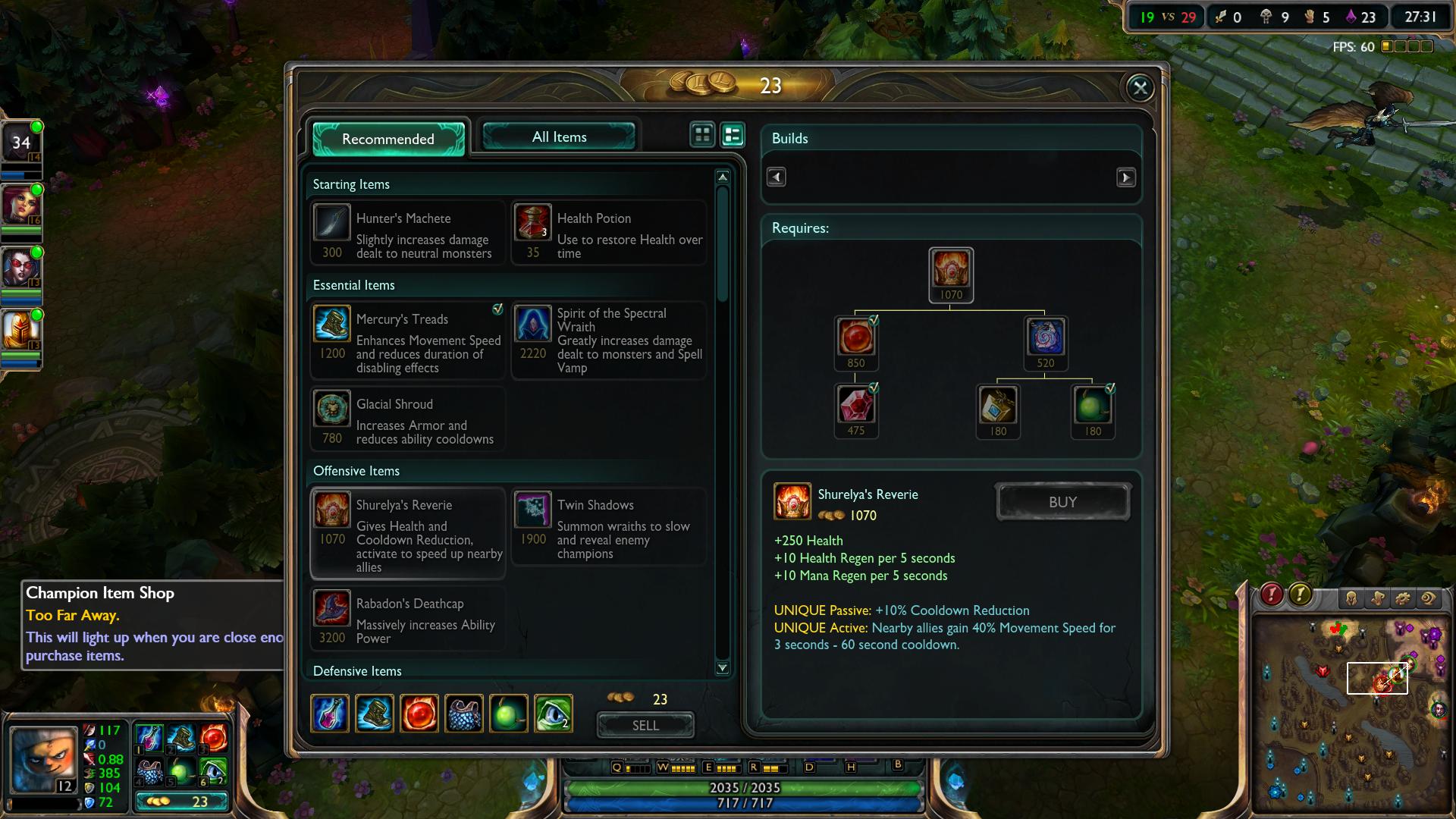Select the Glacial Shroud item

[x=407, y=420]
